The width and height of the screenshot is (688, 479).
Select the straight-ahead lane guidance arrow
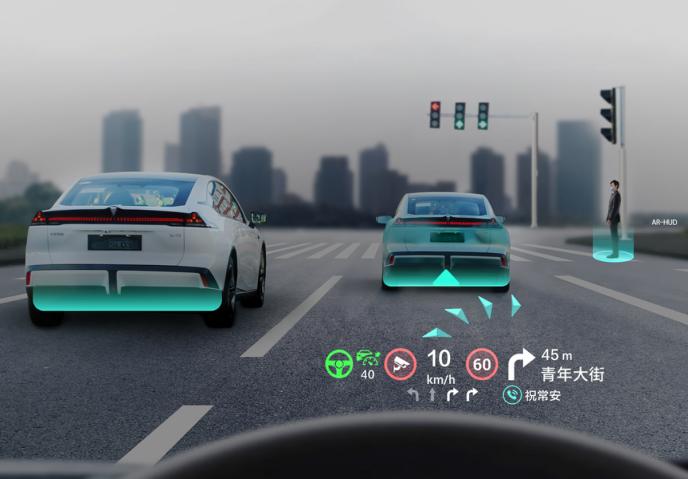pos(432,395)
